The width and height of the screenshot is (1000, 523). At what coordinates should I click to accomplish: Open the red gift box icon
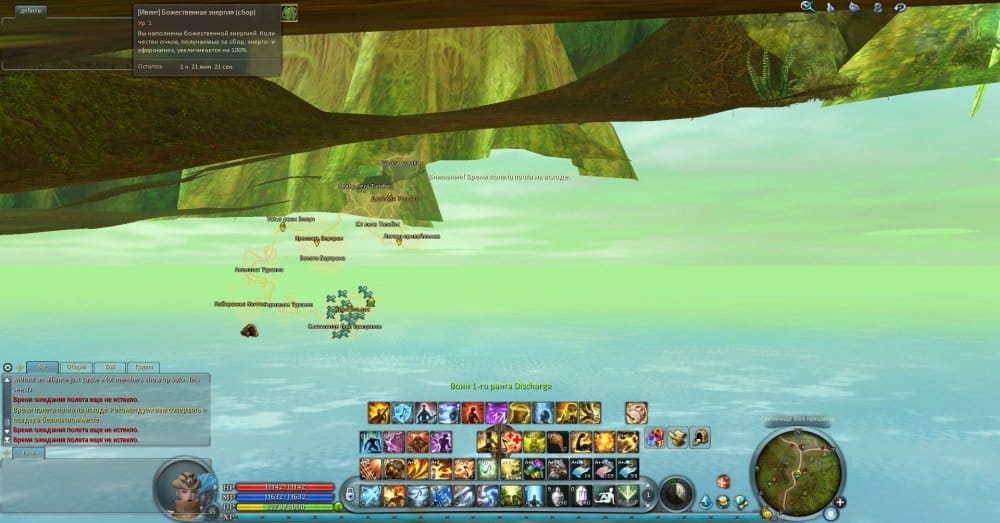tap(722, 482)
